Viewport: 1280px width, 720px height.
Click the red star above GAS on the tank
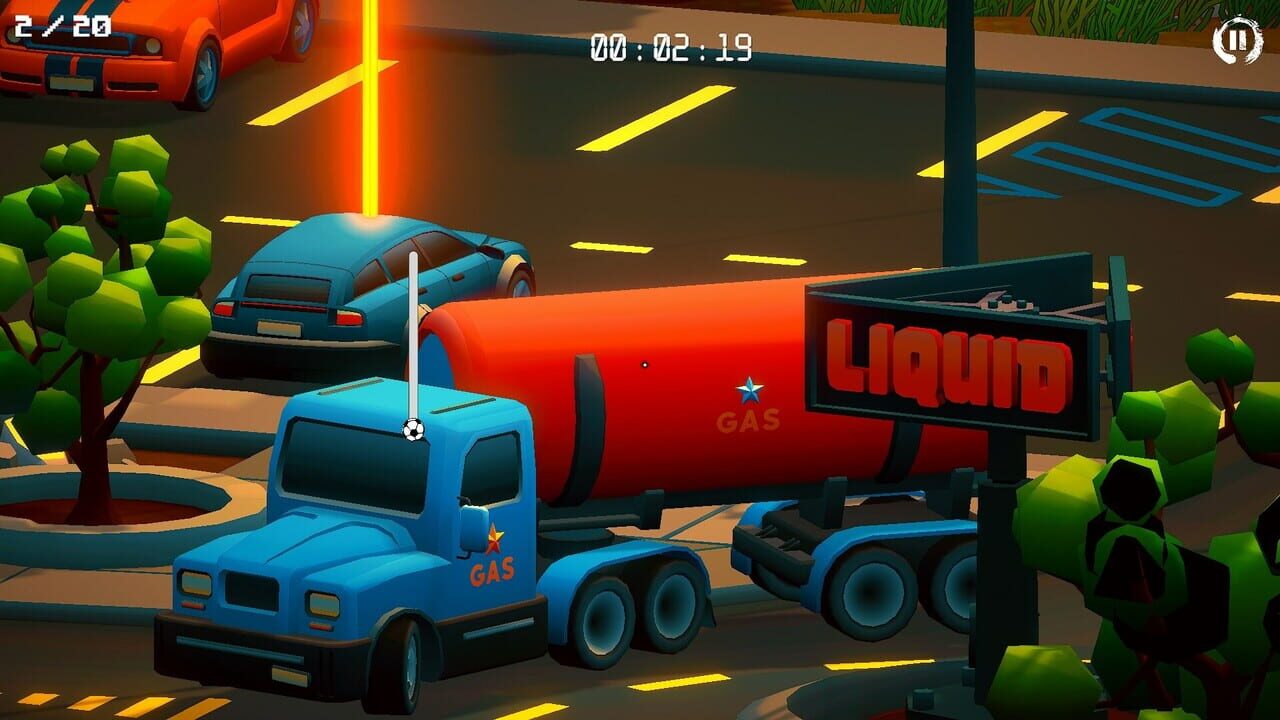click(x=493, y=535)
